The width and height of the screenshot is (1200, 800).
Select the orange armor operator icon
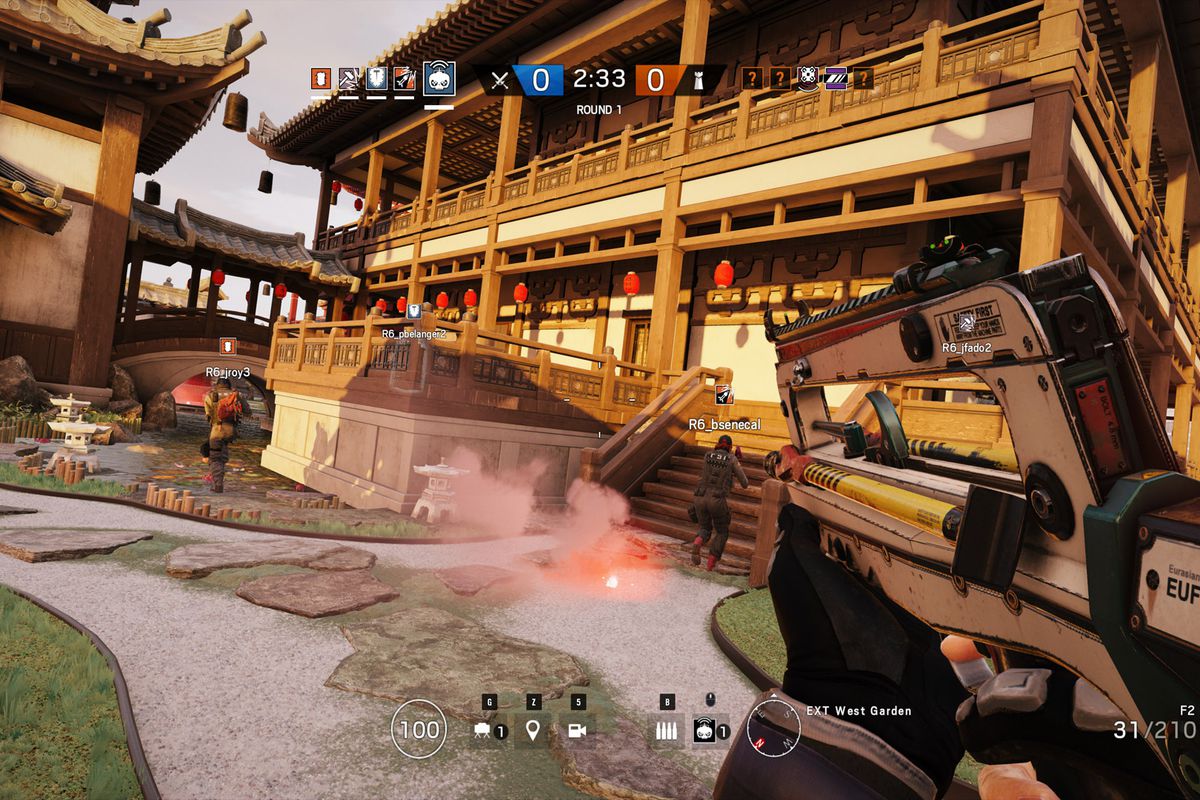(x=320, y=78)
